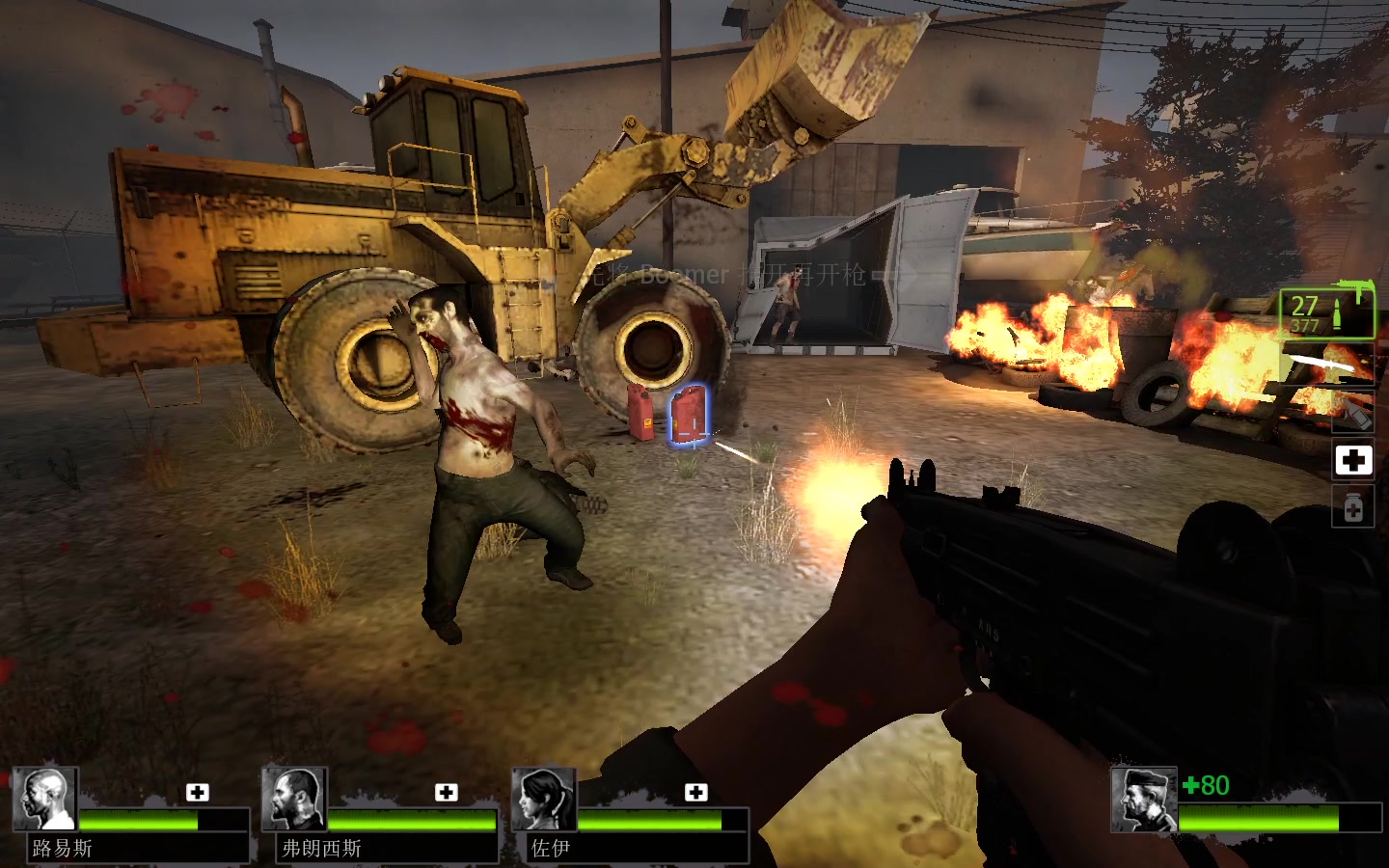Click teammate 佐伊's portrait
The height and width of the screenshot is (868, 1389).
pos(544,799)
